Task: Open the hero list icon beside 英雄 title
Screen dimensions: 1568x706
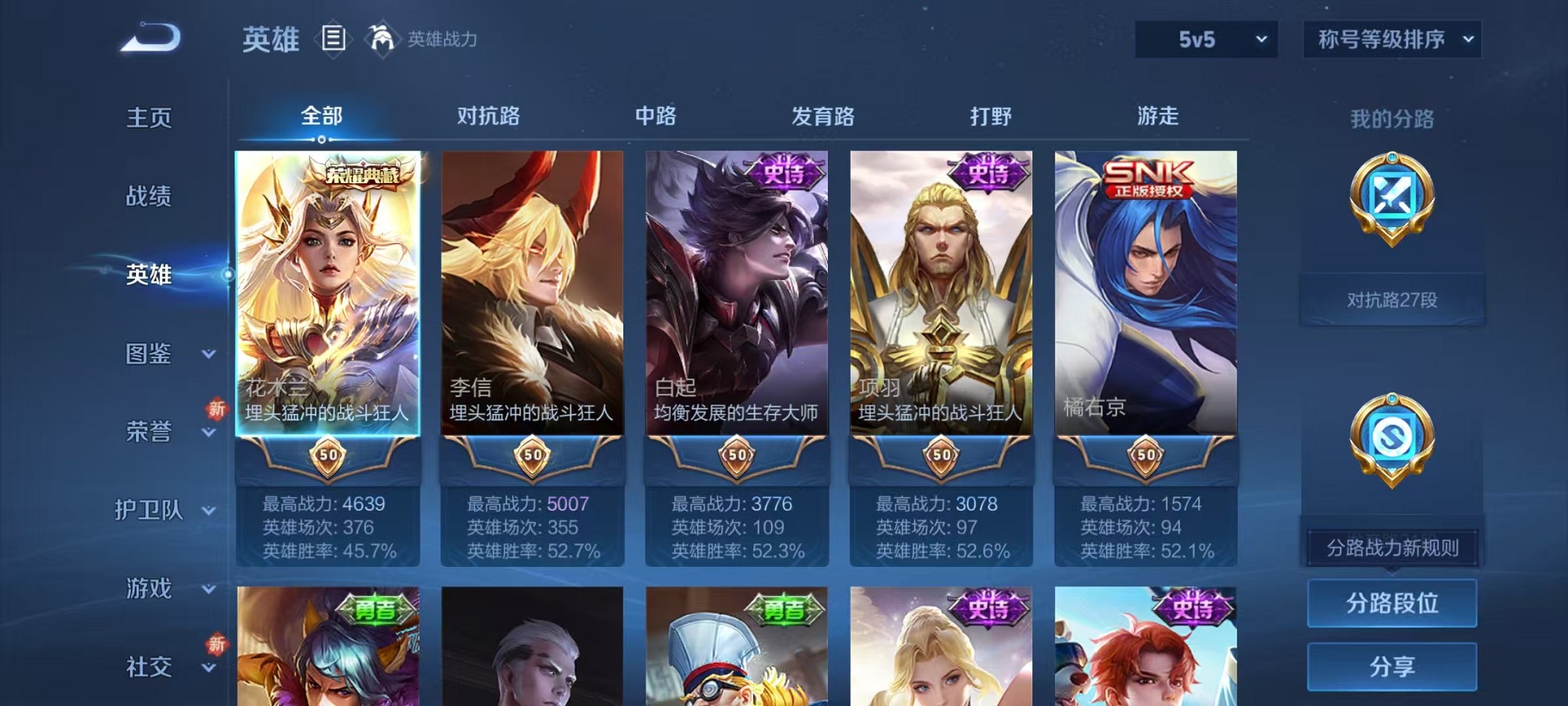Action: pyautogui.click(x=334, y=39)
